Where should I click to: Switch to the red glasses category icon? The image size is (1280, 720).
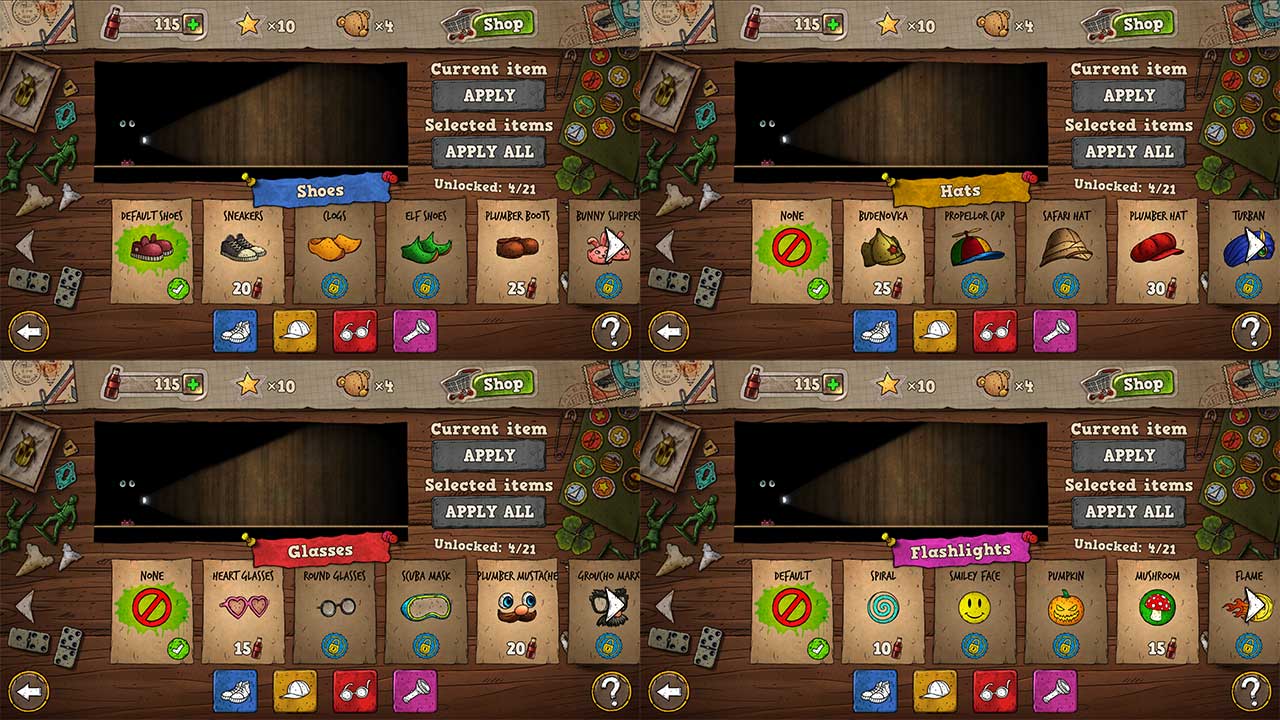(x=356, y=331)
